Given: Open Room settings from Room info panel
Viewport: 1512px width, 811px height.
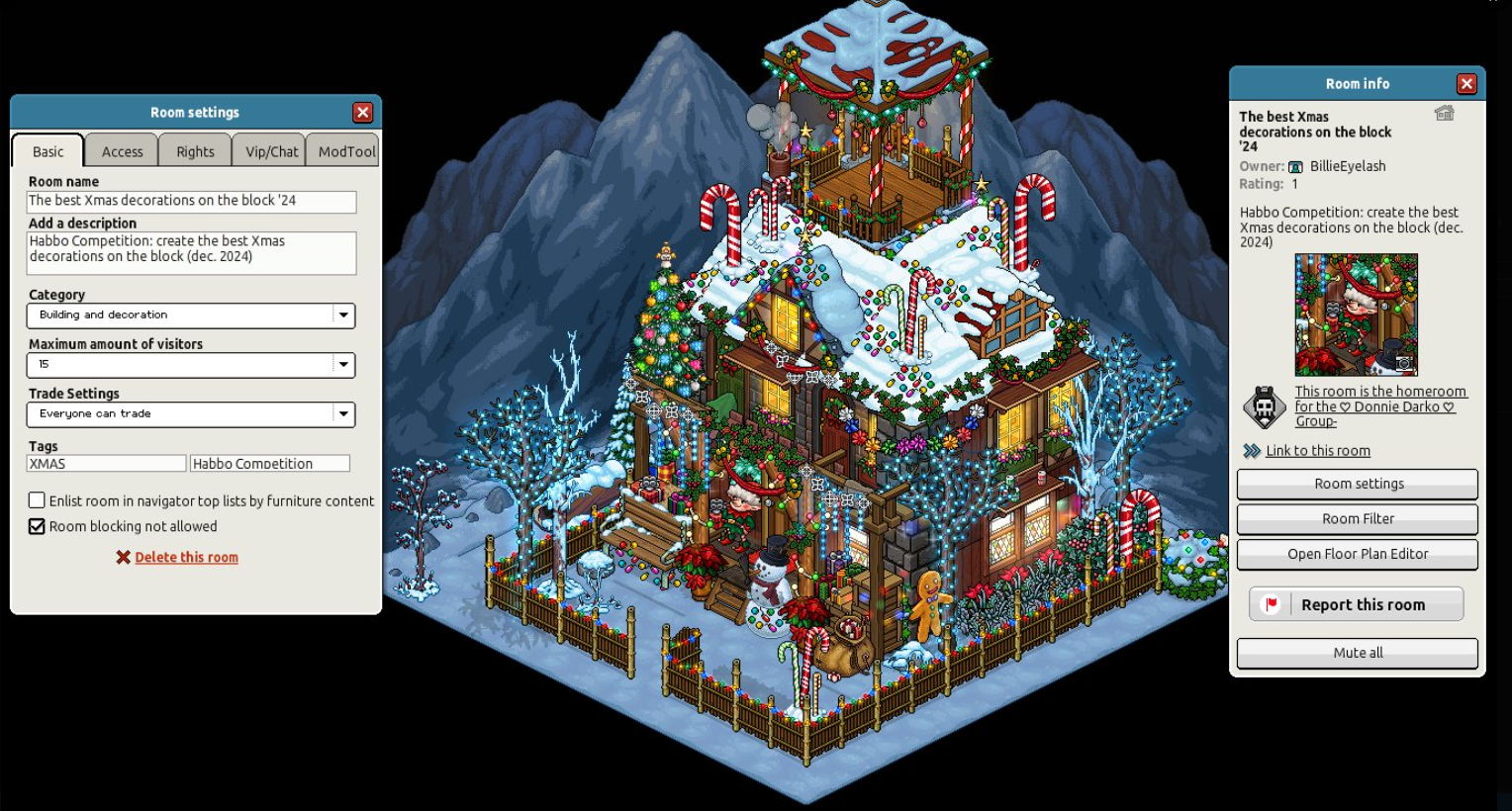Looking at the screenshot, I should [x=1358, y=484].
